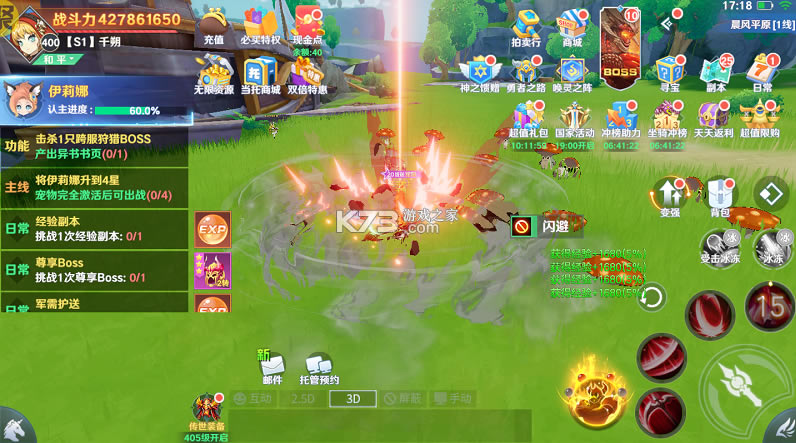Viewport: 796px width, 443px height.
Task: Switch camera to 2.5D view
Action: 302,398
